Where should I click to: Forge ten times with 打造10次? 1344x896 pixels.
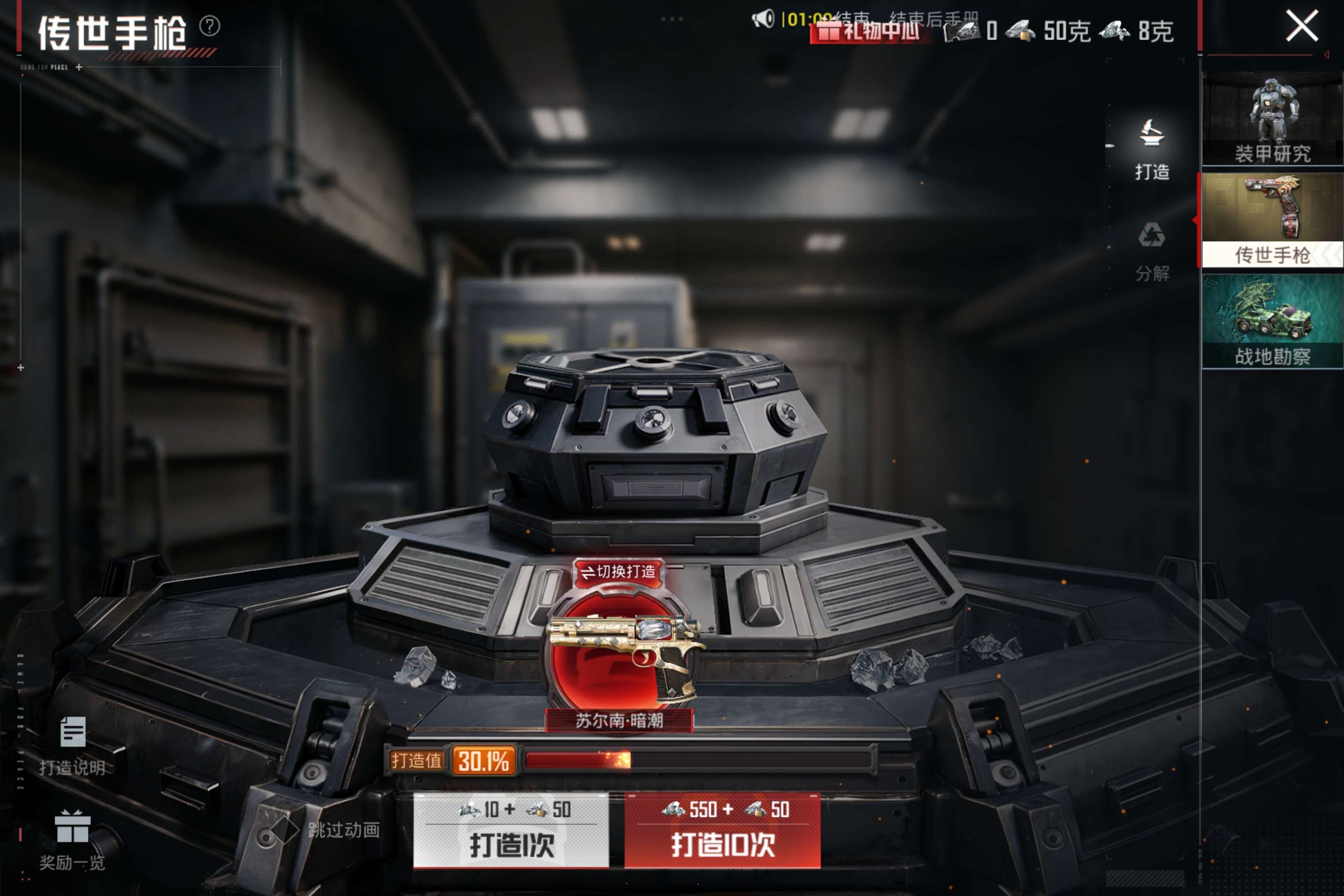[723, 830]
